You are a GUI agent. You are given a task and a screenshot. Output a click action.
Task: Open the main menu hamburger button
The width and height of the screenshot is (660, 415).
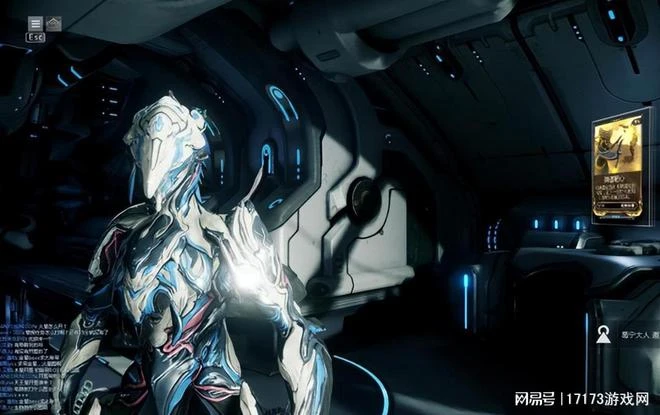tap(36, 22)
